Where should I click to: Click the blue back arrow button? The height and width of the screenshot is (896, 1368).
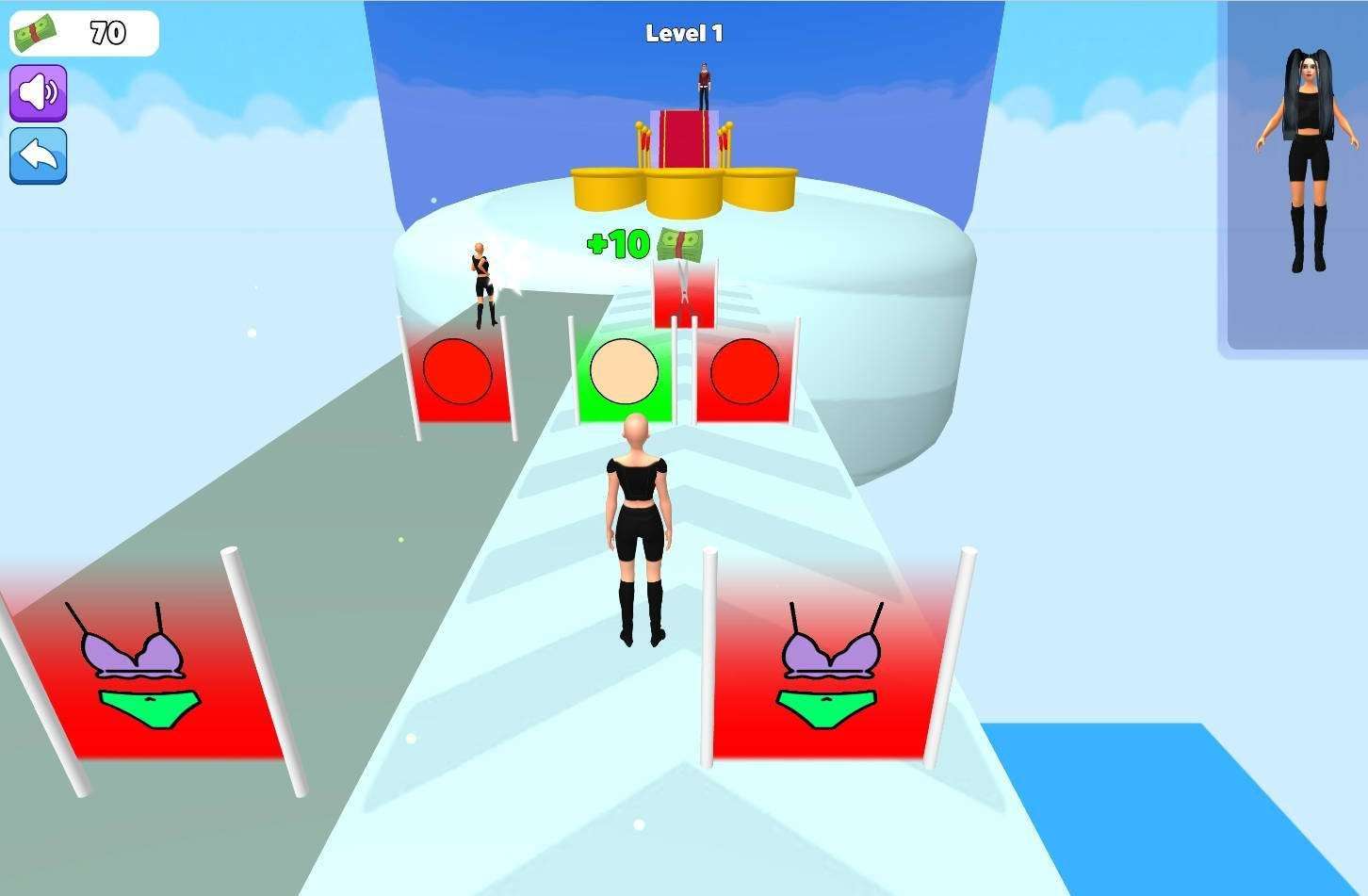point(39,155)
